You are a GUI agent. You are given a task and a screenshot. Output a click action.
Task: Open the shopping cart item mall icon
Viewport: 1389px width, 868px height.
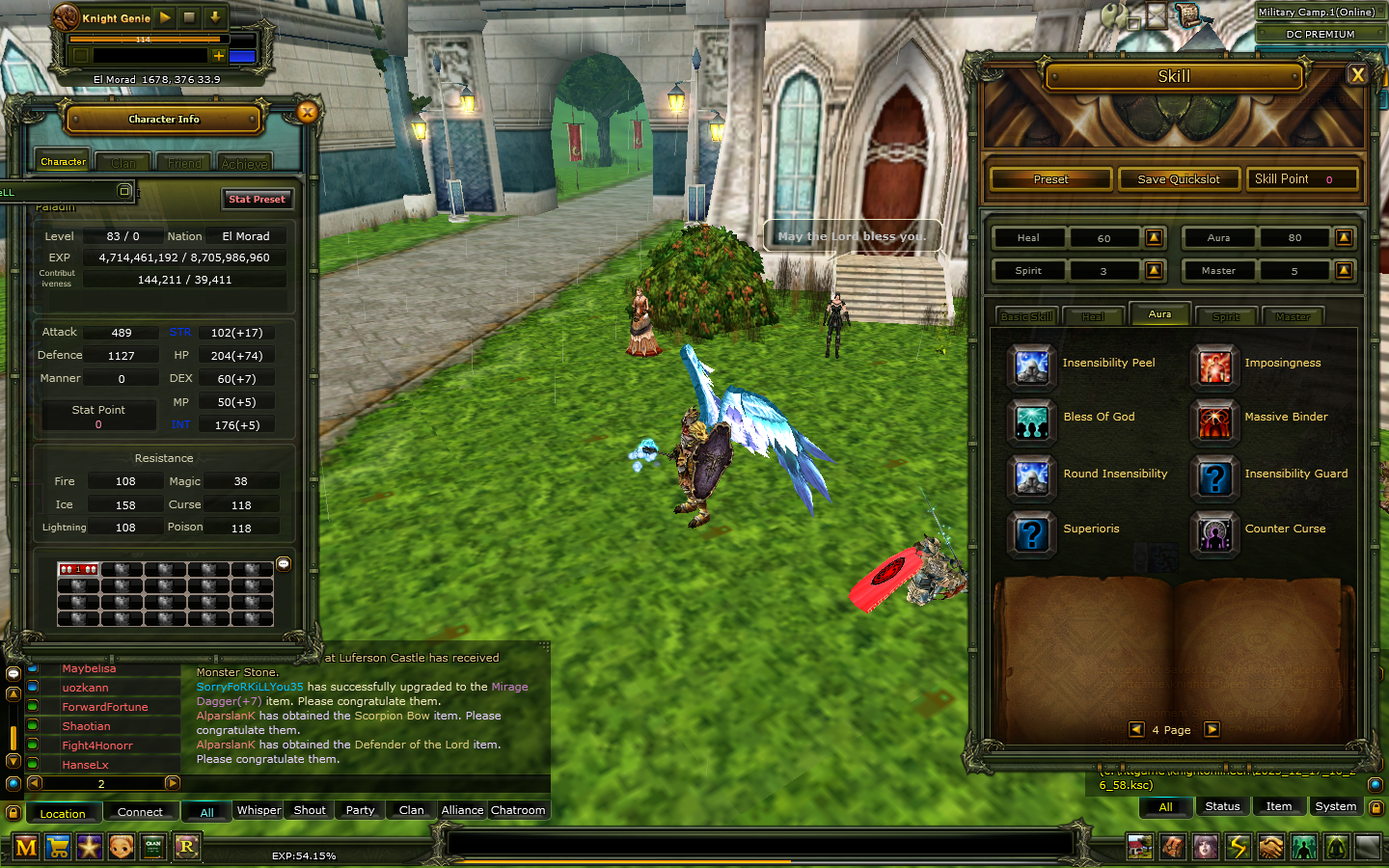tap(59, 847)
